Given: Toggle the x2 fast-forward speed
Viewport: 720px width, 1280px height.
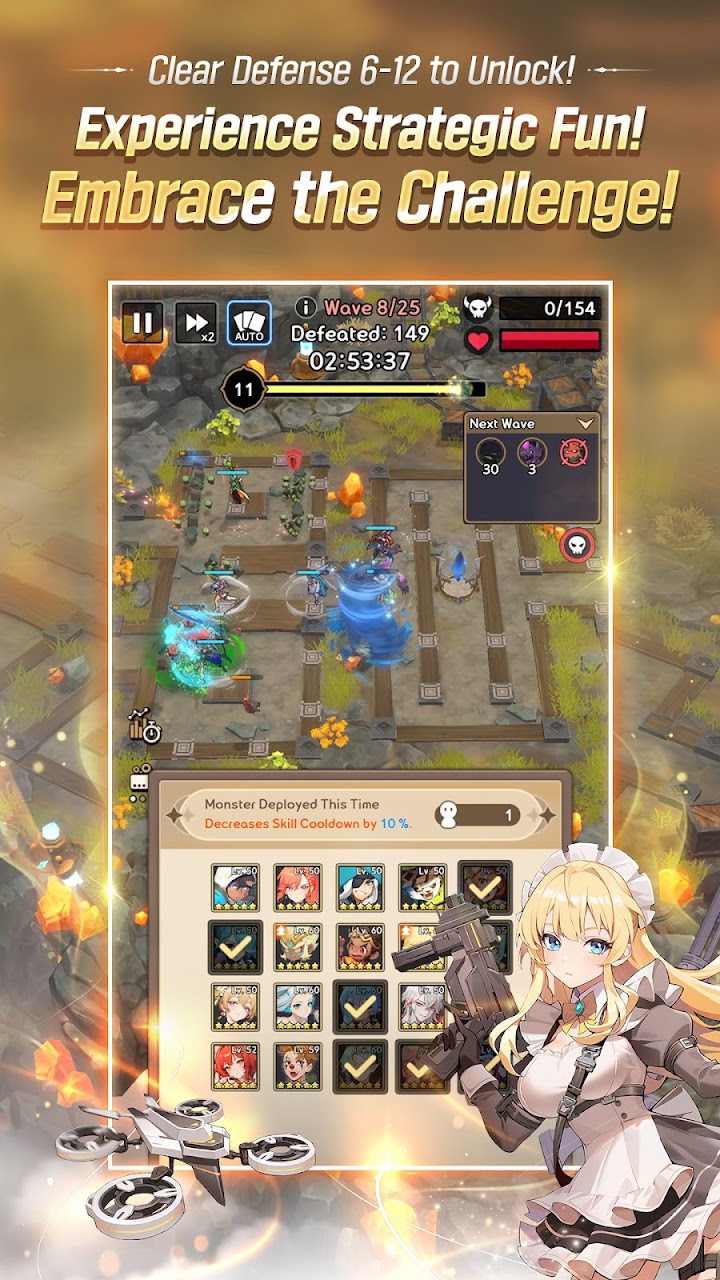Looking at the screenshot, I should 196,322.
